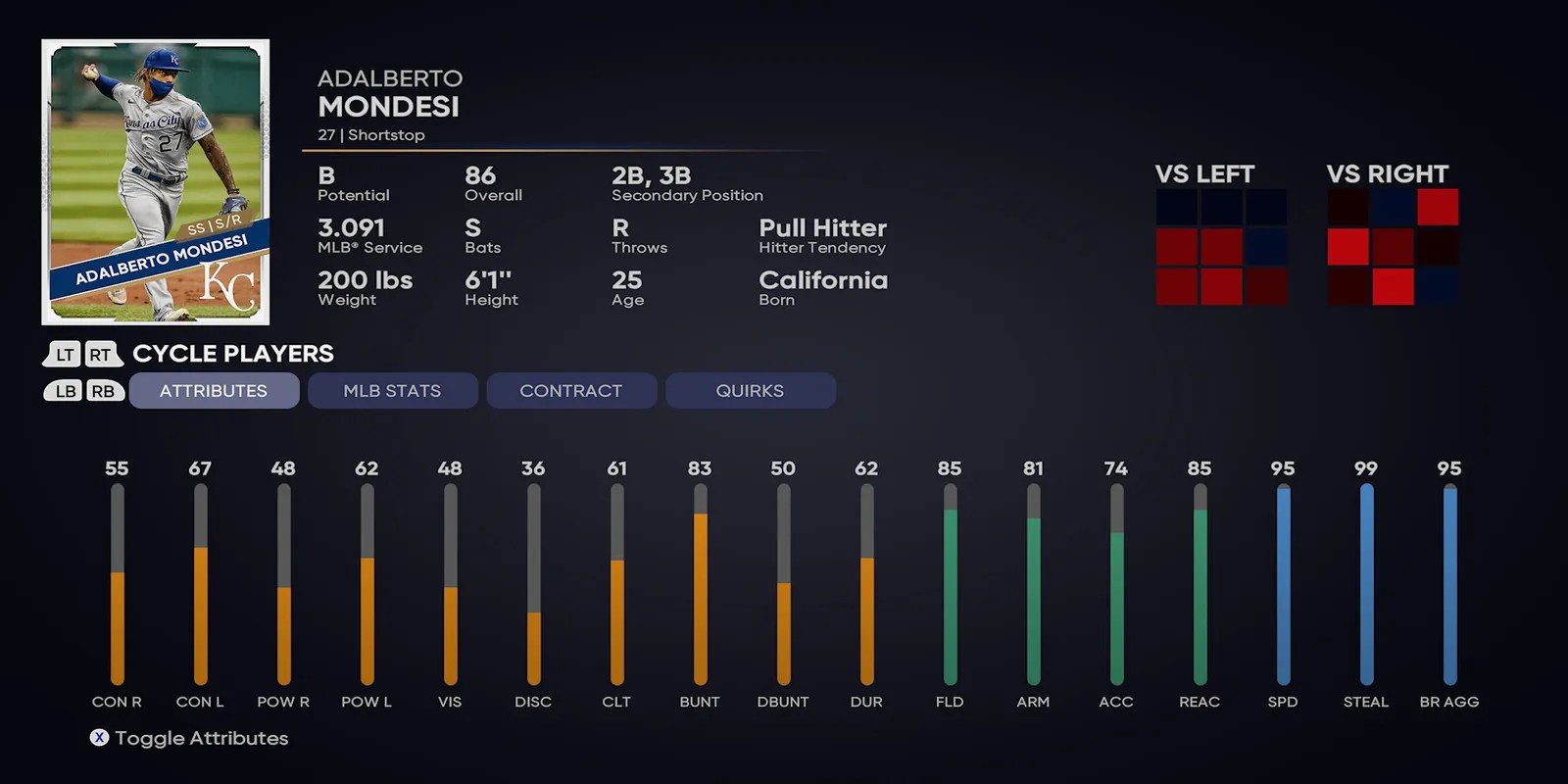Click the RB button icon
The height and width of the screenshot is (784, 1568).
click(104, 390)
